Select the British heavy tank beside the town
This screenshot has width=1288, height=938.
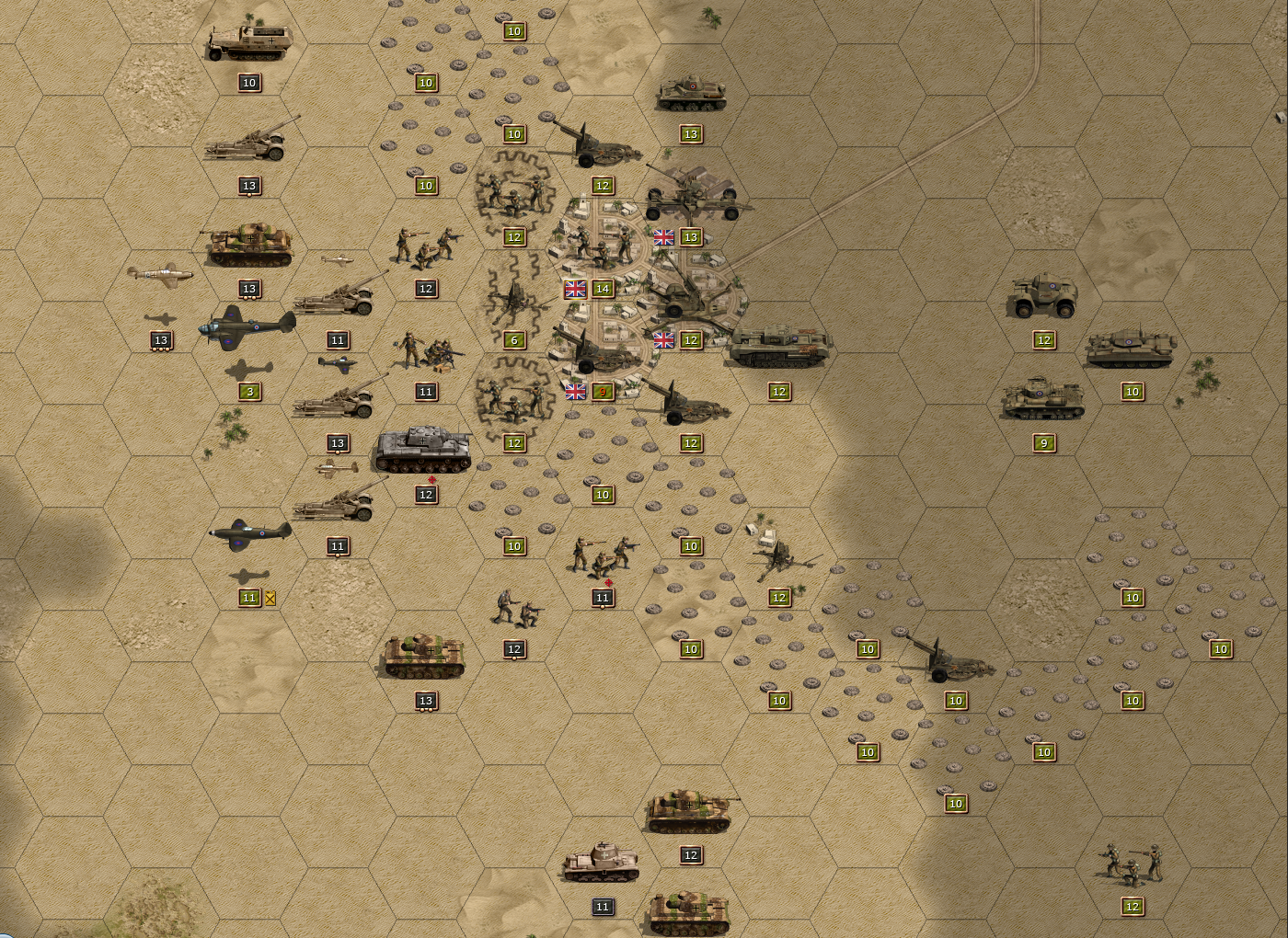click(780, 346)
